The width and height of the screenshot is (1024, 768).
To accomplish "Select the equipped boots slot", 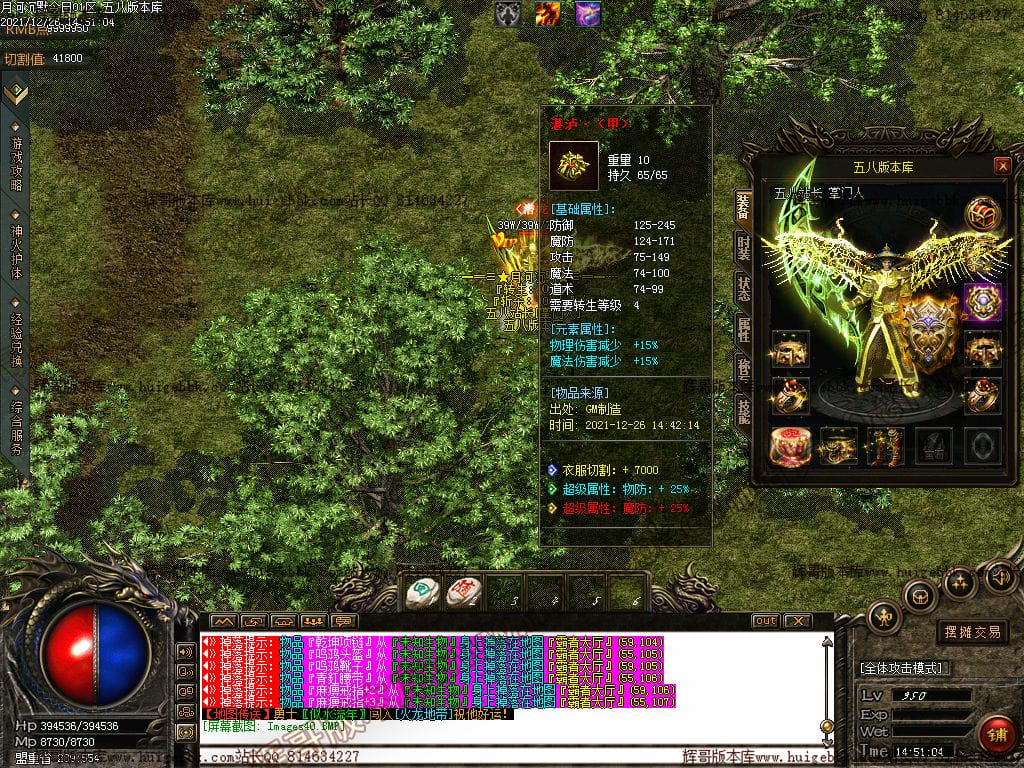I will pos(886,446).
